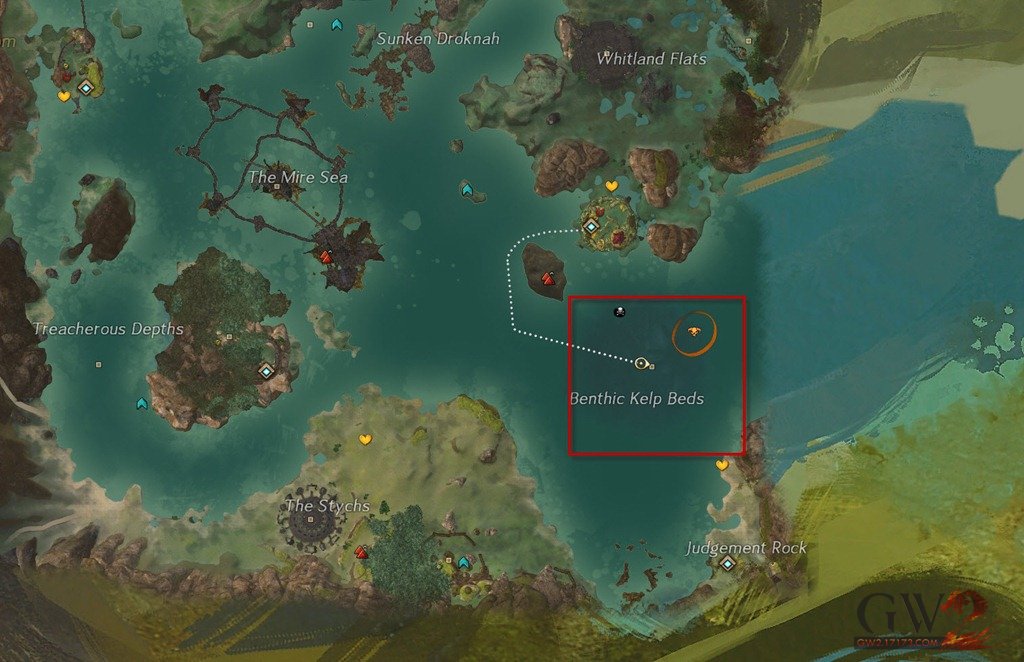This screenshot has width=1024, height=662.
Task: Select The Stychs point of interest marker
Action: pyautogui.click(x=311, y=520)
